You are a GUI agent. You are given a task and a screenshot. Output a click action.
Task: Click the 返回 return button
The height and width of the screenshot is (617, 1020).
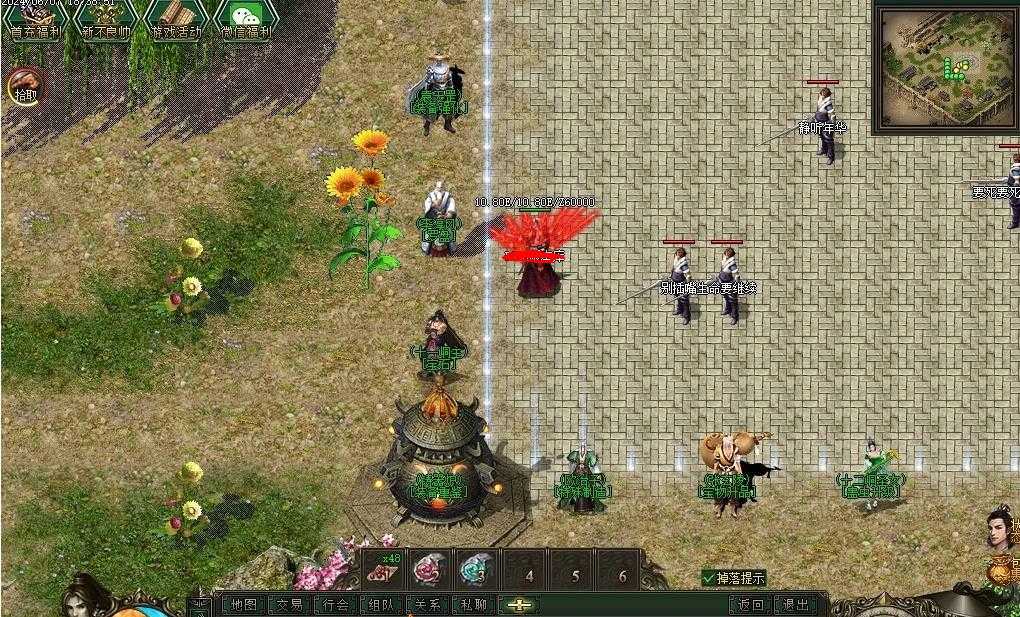(751, 605)
